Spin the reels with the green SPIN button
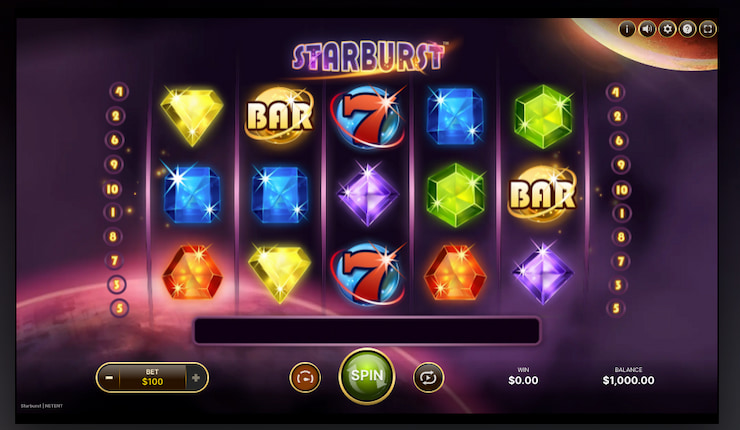Viewport: 740px width, 430px height. (x=367, y=375)
